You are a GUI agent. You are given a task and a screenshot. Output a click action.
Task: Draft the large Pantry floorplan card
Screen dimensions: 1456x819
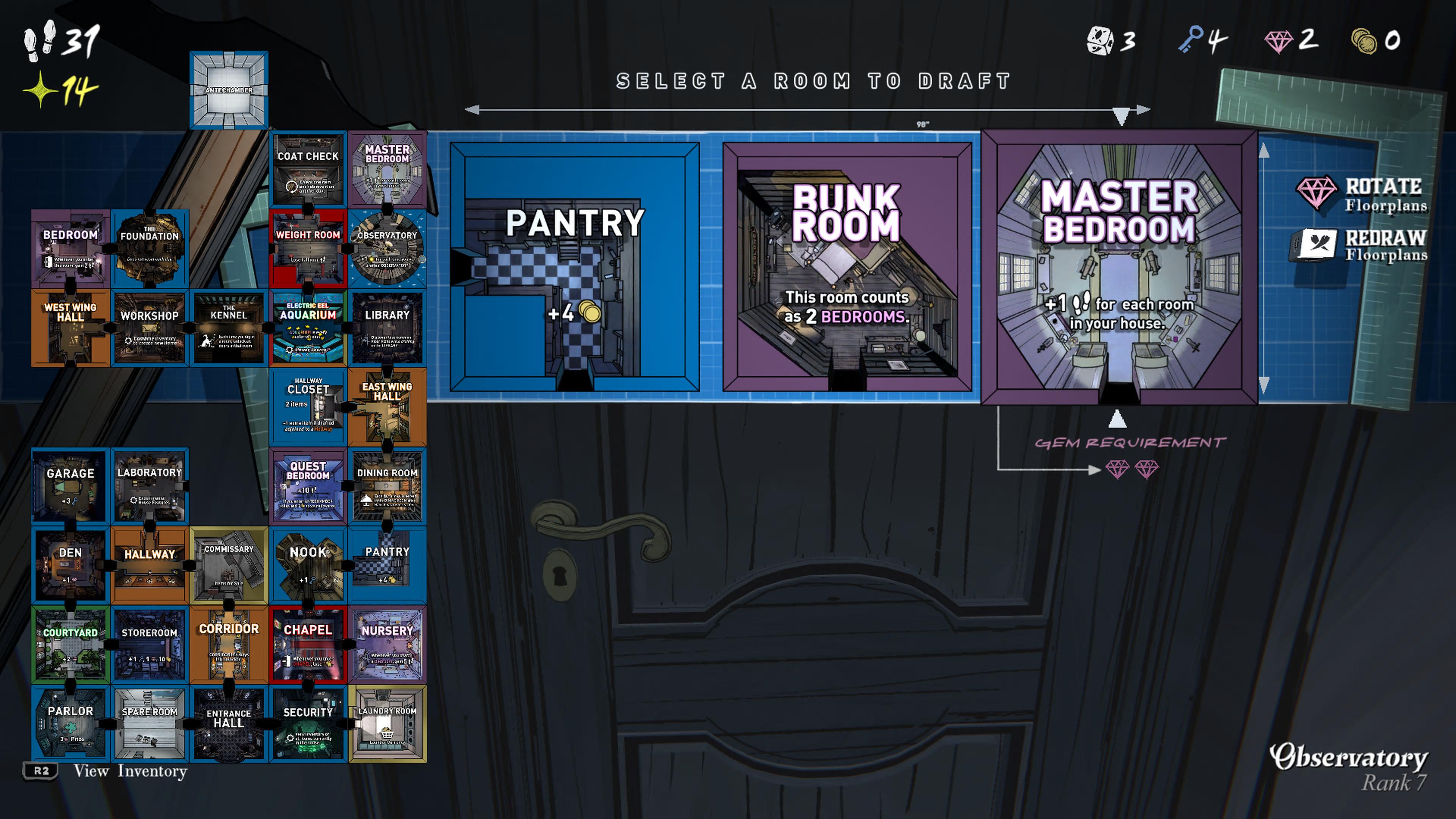pos(574,267)
